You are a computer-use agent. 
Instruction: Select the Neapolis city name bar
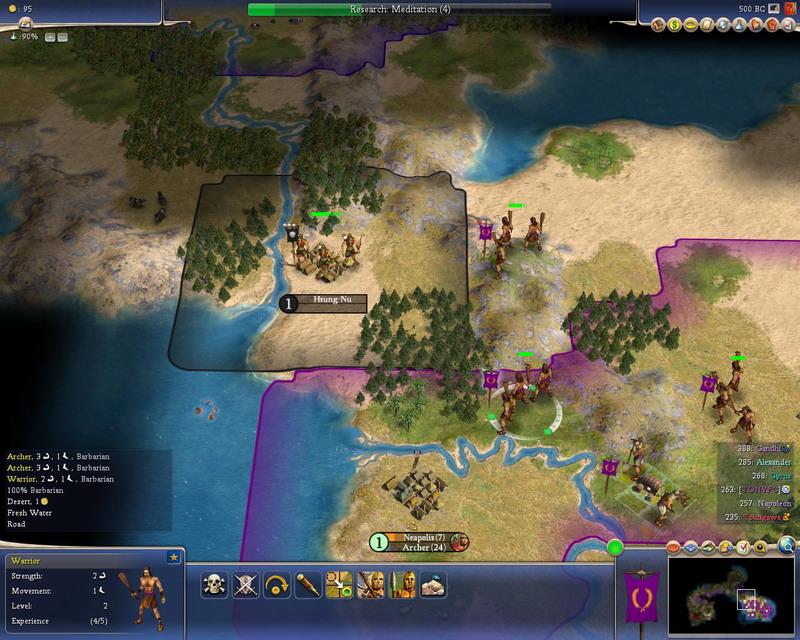[418, 538]
